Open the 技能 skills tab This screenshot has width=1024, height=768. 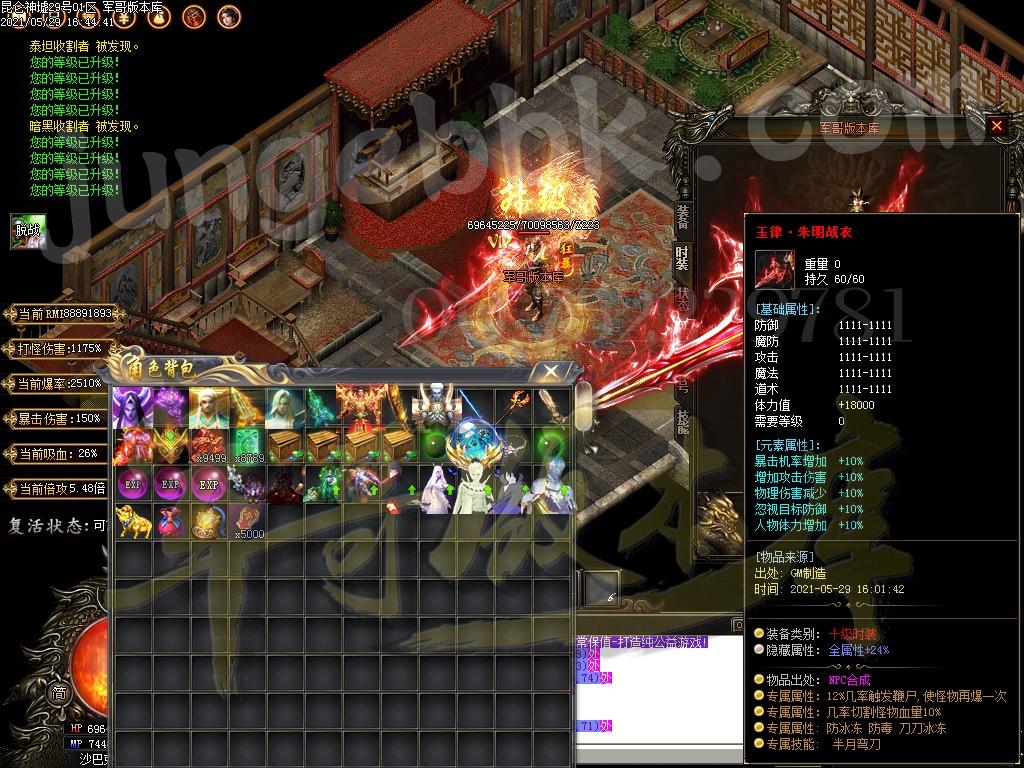click(683, 418)
